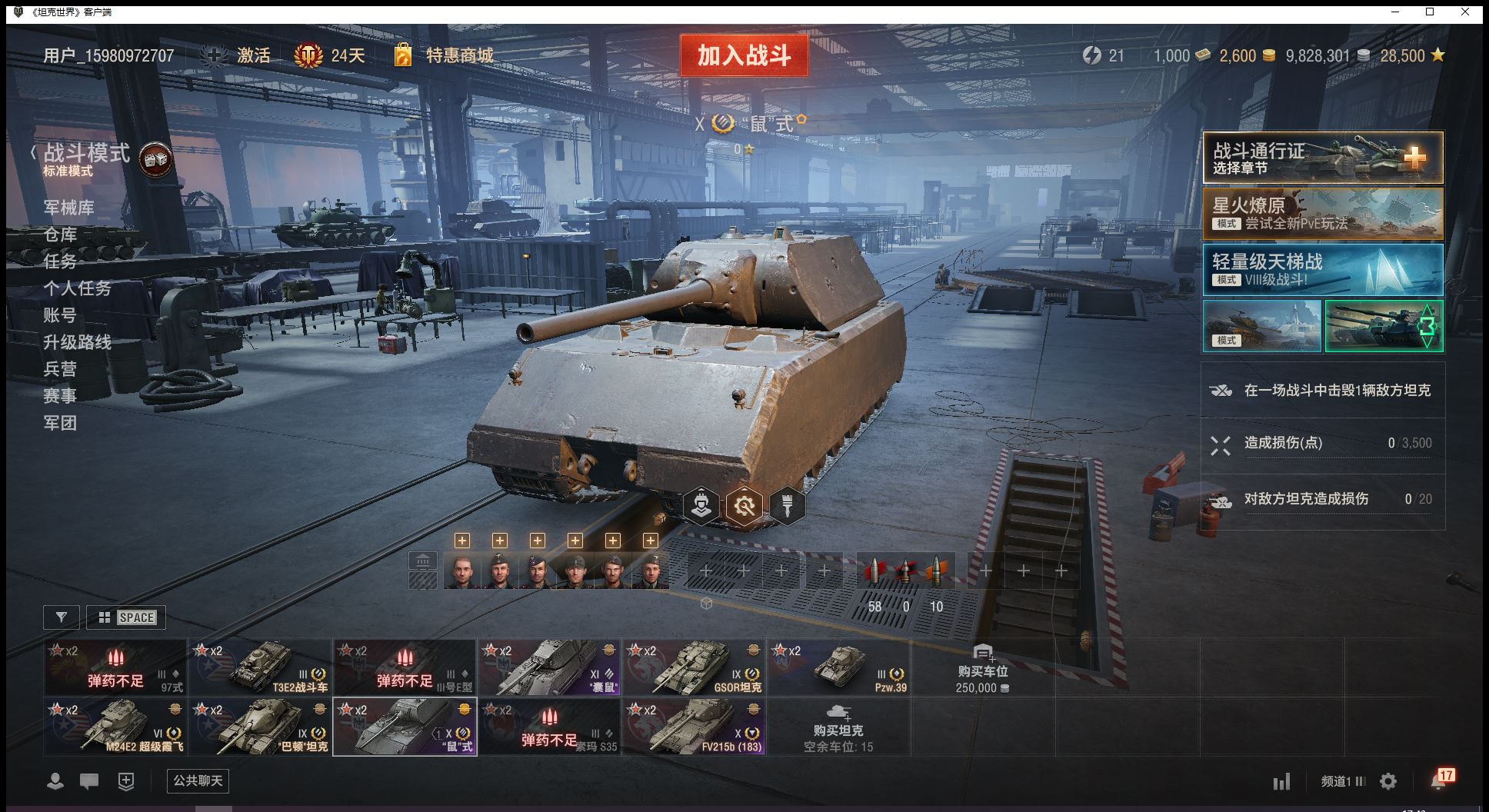
Task: Open the 星火燎原 PvE mode banner
Action: (1322, 214)
